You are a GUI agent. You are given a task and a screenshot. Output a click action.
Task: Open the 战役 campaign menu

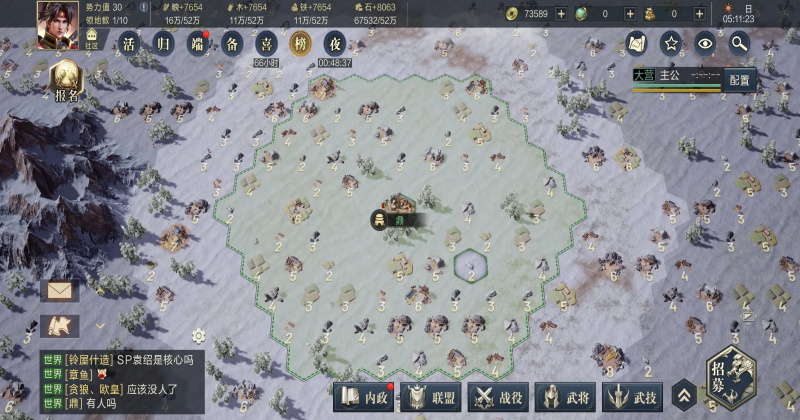click(x=500, y=396)
